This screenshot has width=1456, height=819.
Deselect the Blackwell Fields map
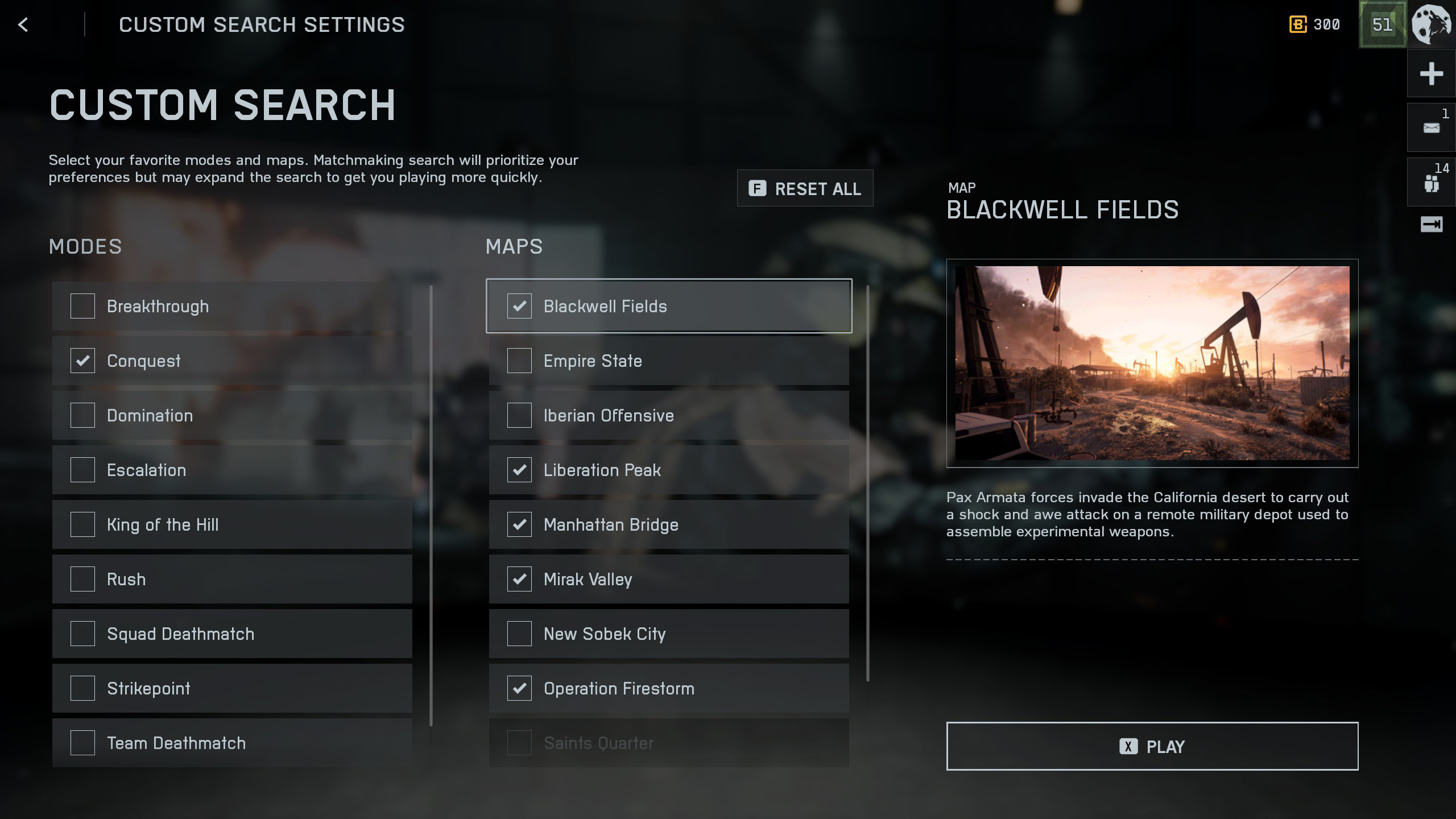click(519, 306)
